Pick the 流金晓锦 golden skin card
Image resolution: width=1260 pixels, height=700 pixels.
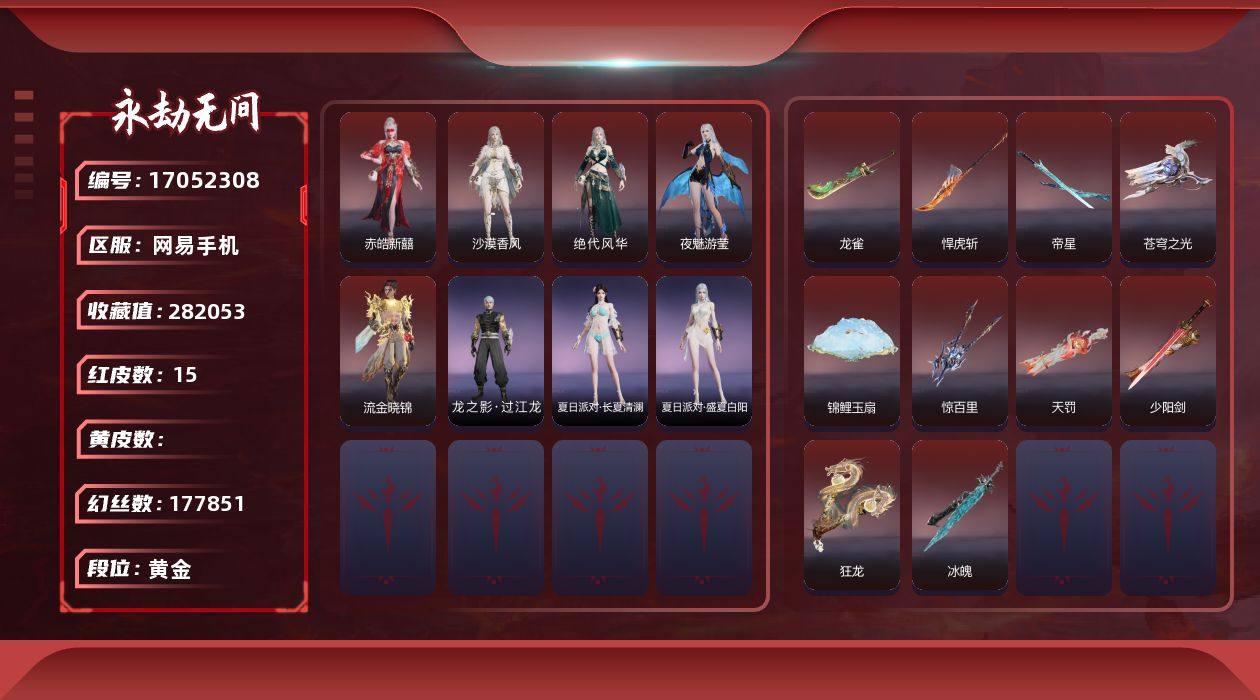point(388,350)
